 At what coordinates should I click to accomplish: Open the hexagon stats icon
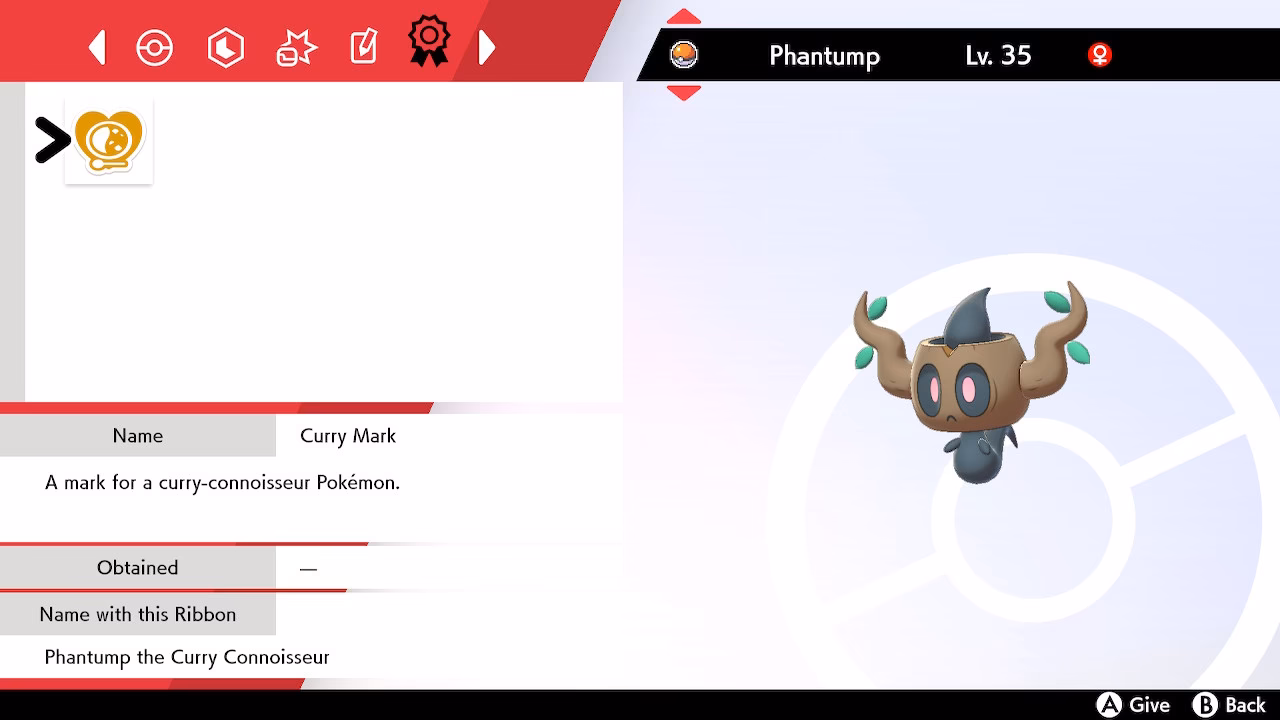(x=226, y=46)
